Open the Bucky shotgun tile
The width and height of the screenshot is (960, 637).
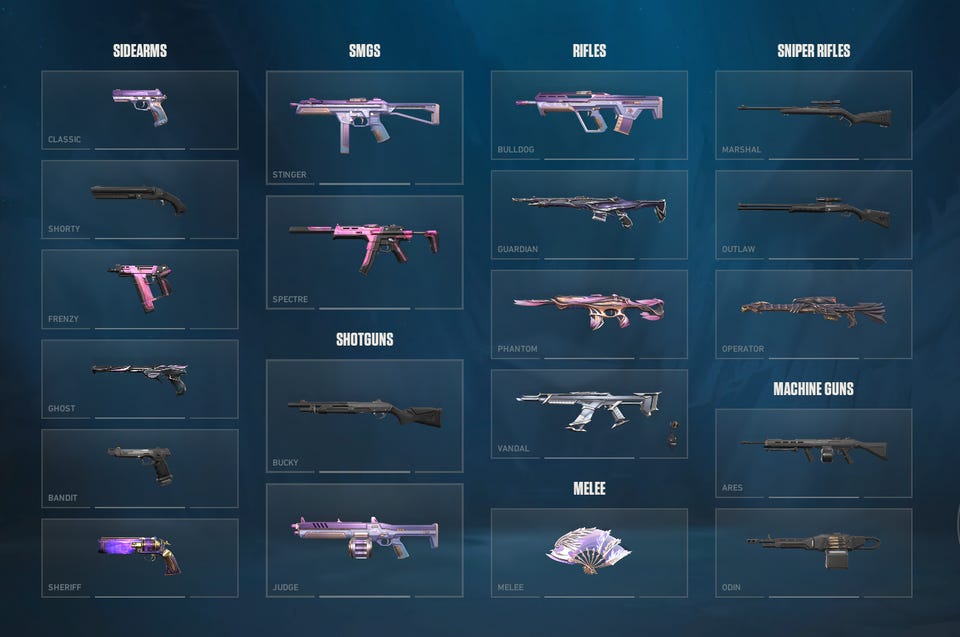tap(364, 415)
